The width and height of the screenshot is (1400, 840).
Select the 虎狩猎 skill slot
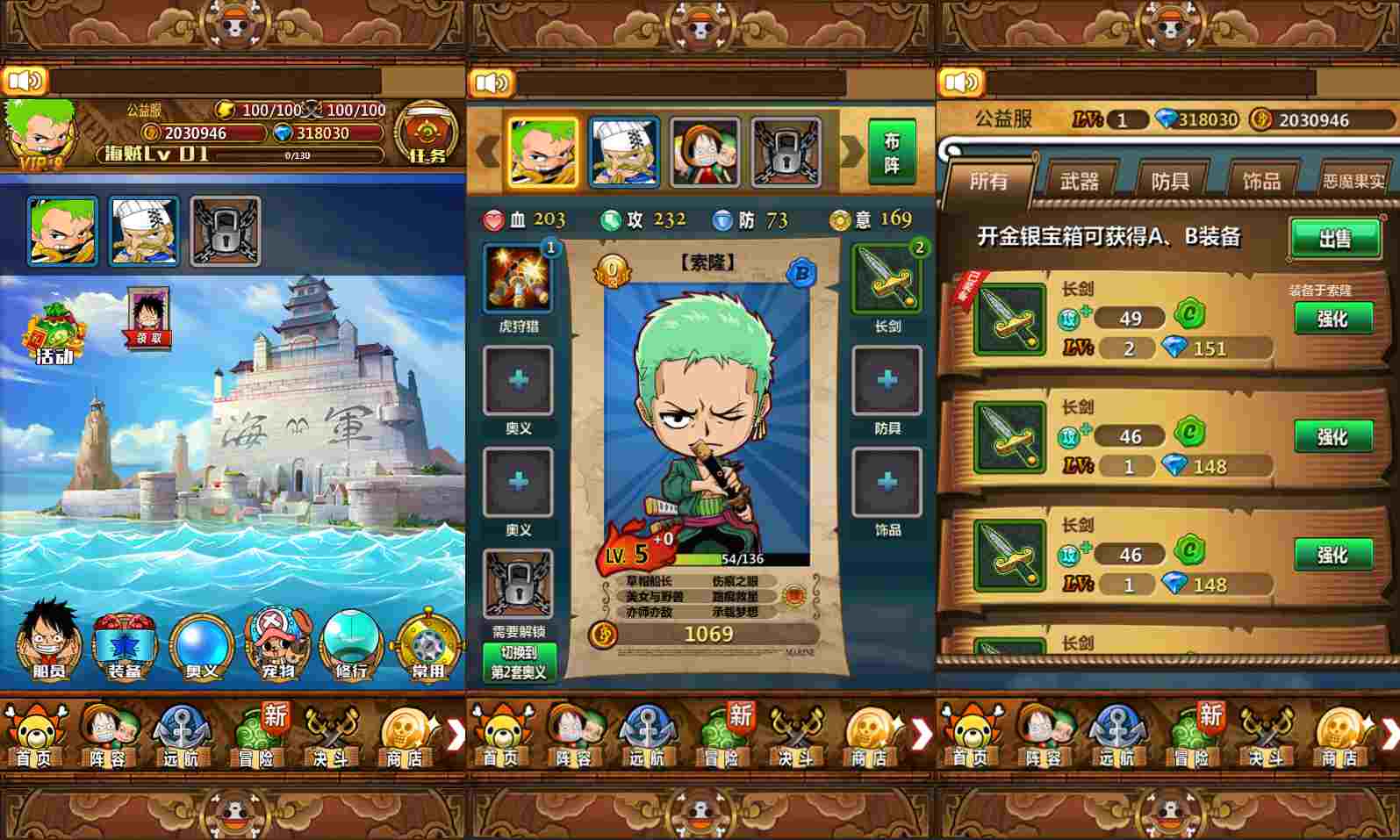pos(518,279)
